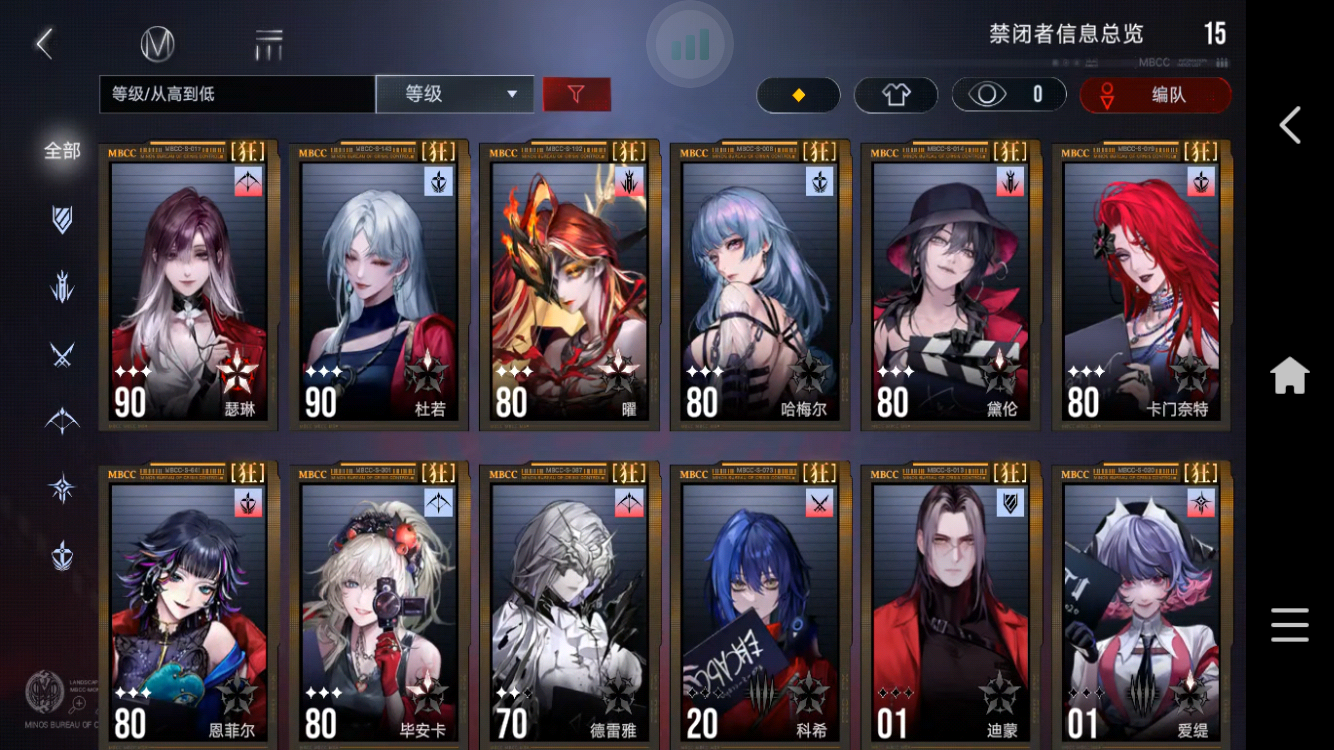This screenshot has height=750, width=1334.
Task: Collapse panel using the left chevron arrow
Action: [x=1290, y=127]
